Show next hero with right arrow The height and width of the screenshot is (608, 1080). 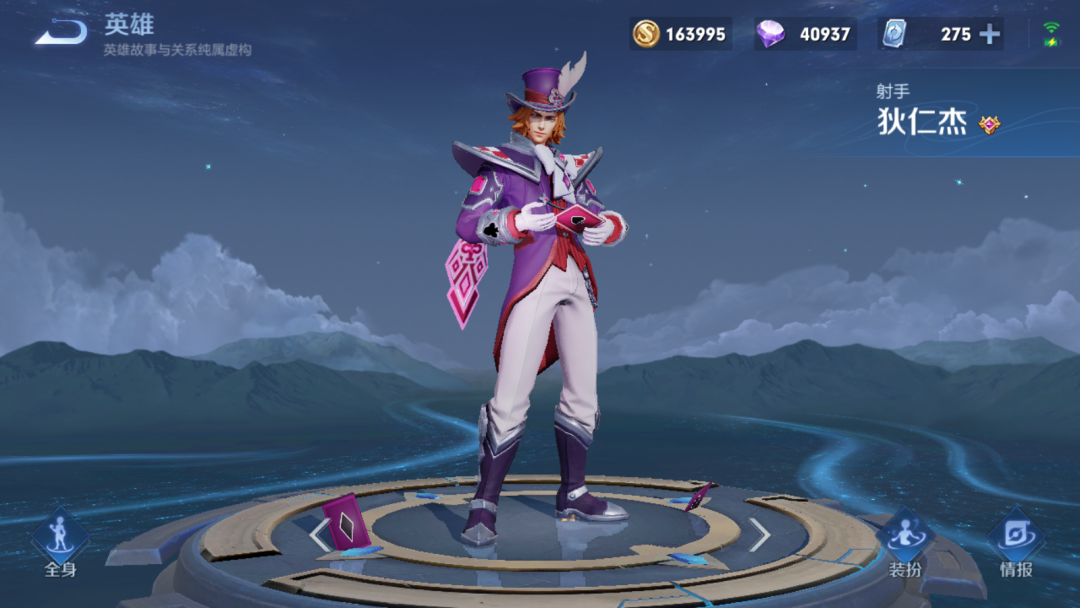pyautogui.click(x=760, y=535)
